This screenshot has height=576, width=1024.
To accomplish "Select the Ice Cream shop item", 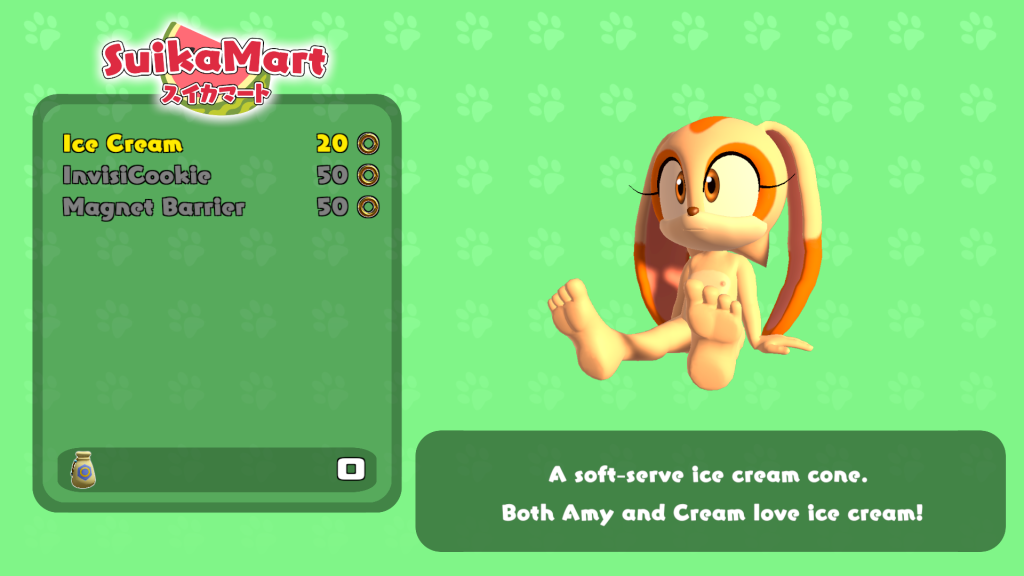I will click(123, 144).
